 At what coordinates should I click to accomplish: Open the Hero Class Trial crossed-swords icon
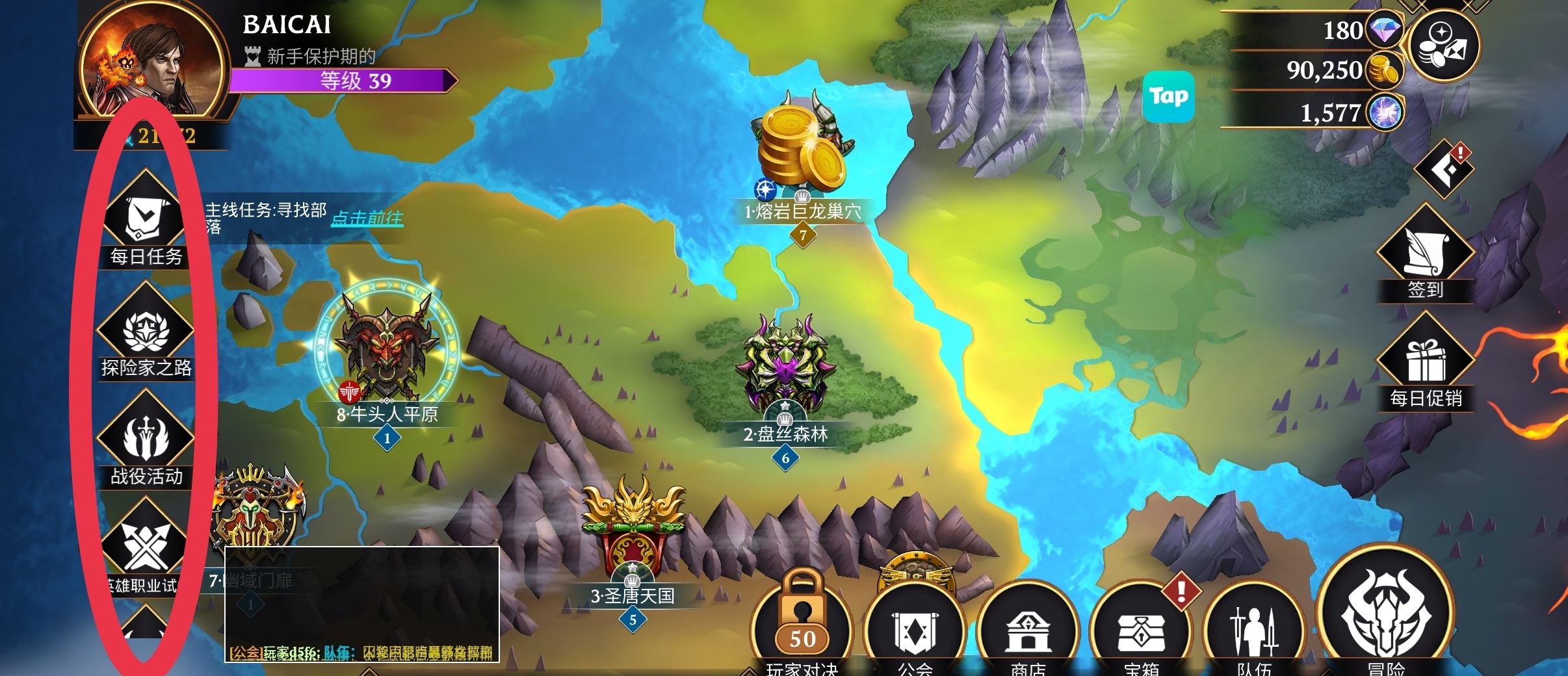(145, 546)
